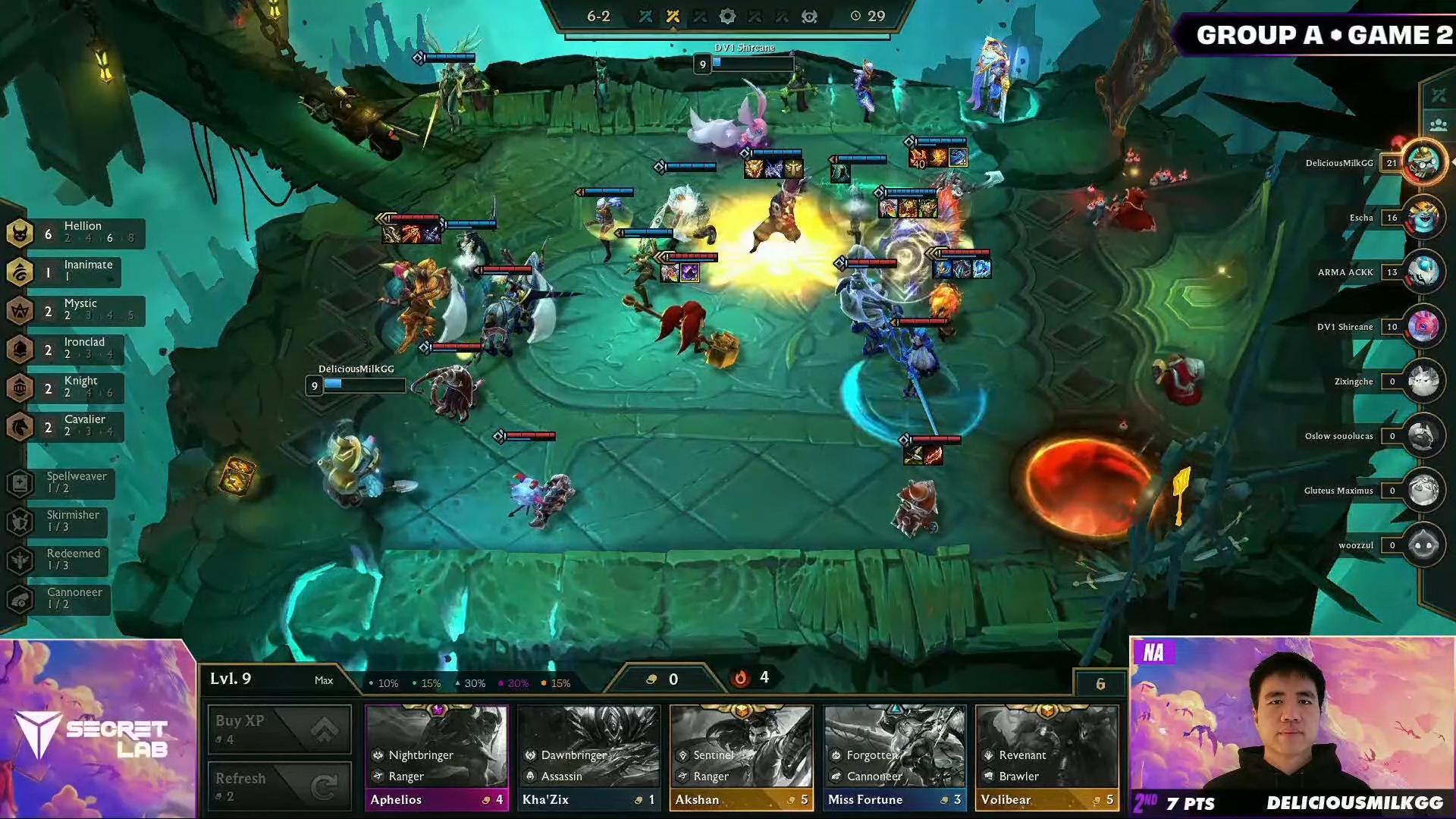Expand the Skirmisher trait details
1456x819 pixels.
click(x=18, y=522)
